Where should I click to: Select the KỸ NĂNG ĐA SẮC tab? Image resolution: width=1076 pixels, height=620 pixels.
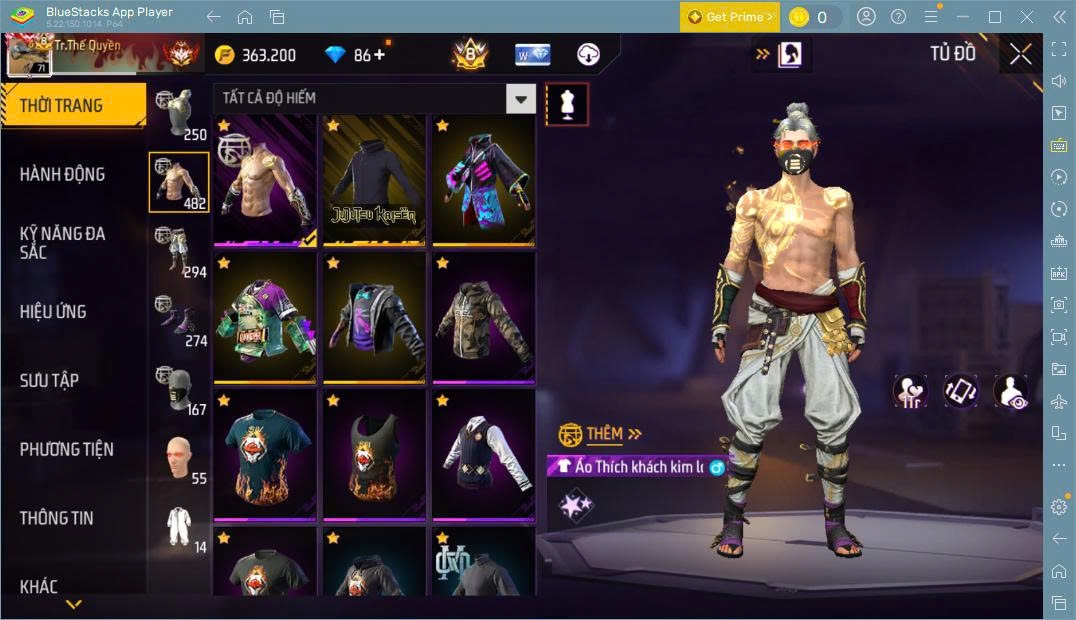click(62, 242)
